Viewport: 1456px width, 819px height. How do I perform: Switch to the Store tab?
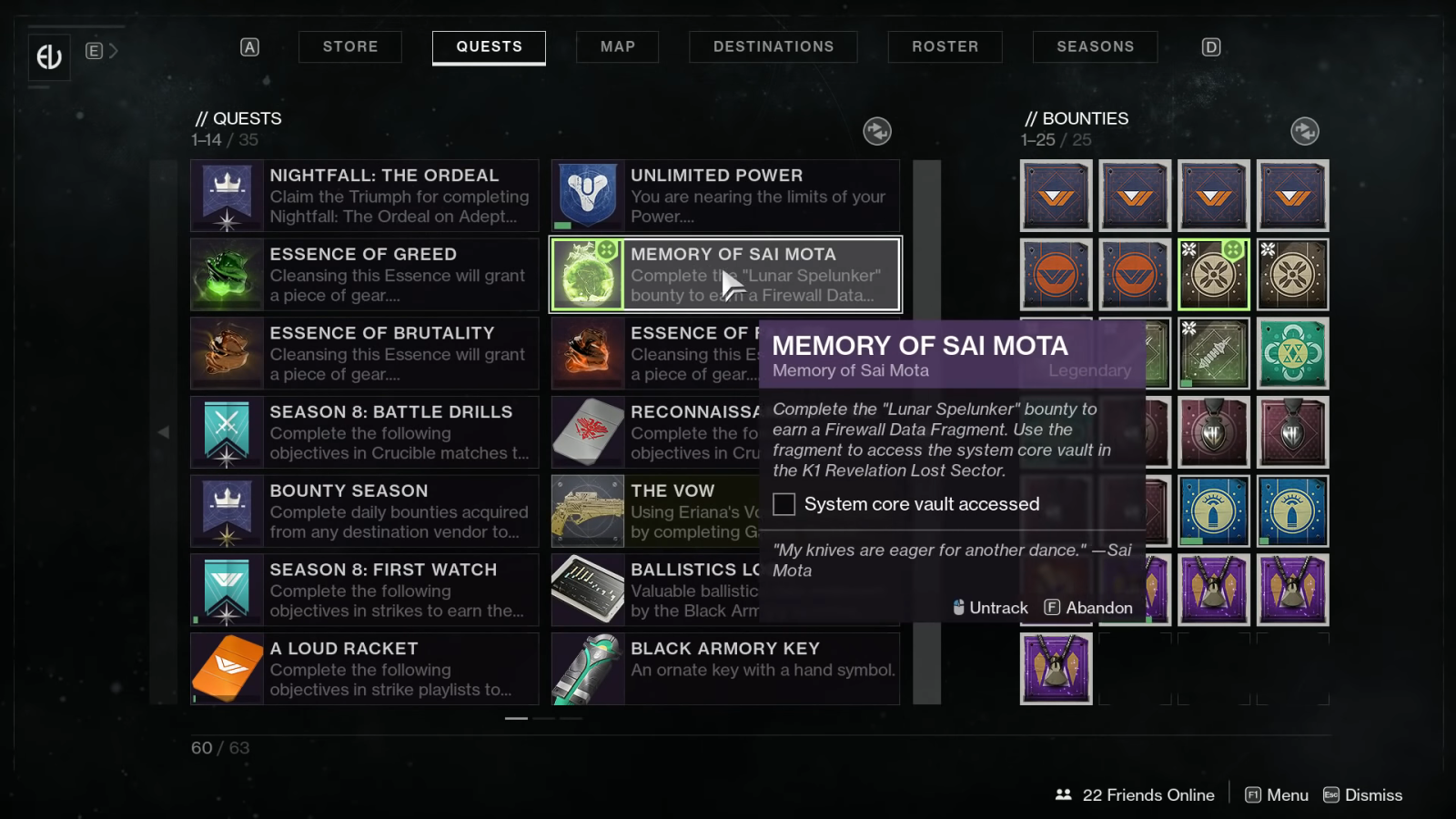click(350, 46)
